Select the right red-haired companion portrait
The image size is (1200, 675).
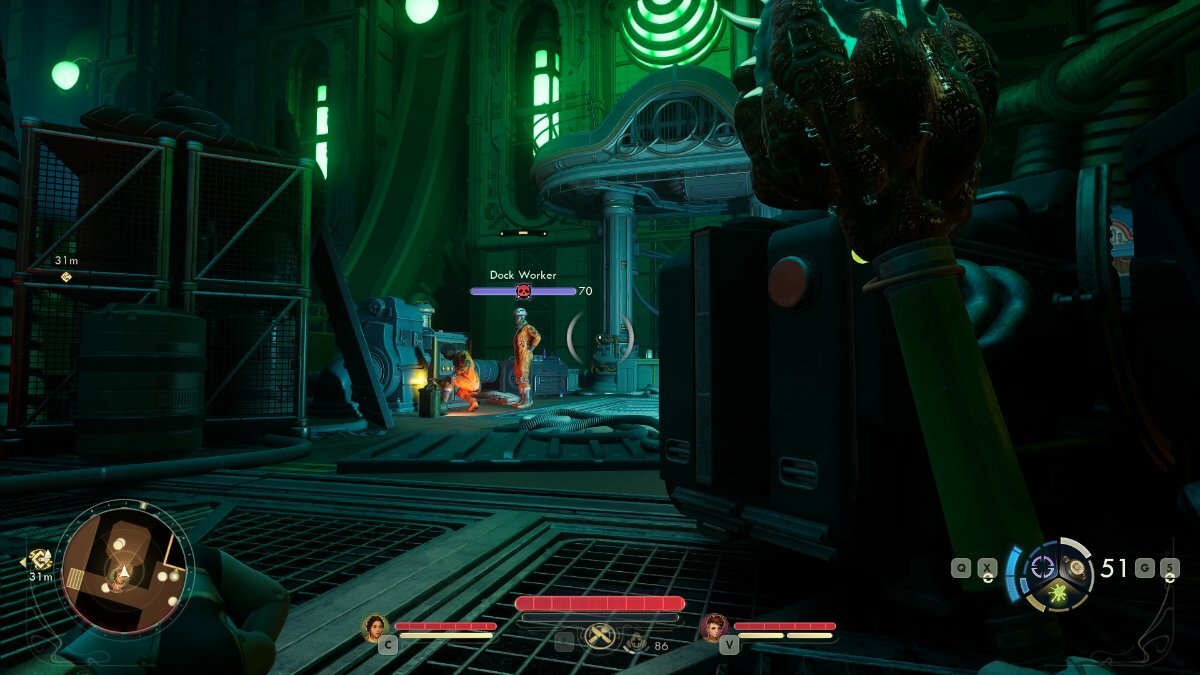(x=714, y=627)
